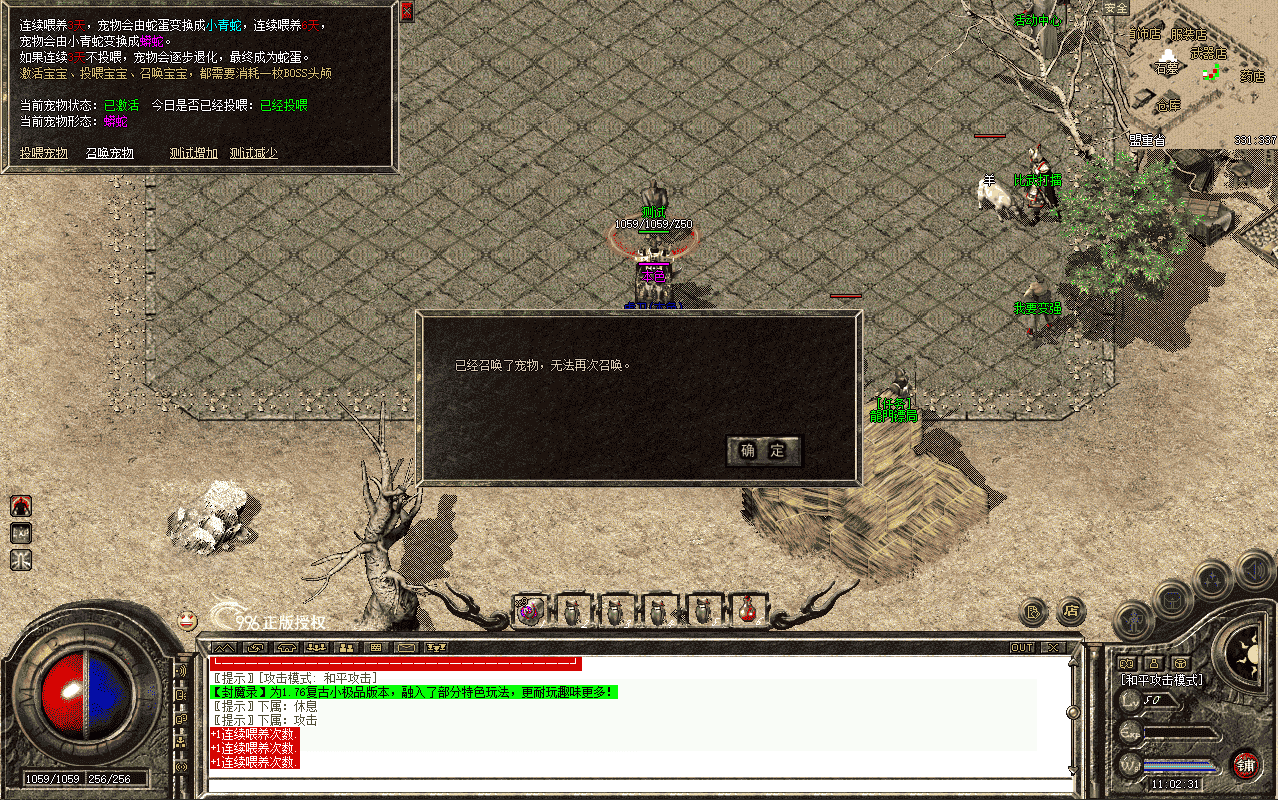This screenshot has width=1278, height=800.
Task: Switch the 和平攻击模式 attack mode label
Action: point(1162,680)
